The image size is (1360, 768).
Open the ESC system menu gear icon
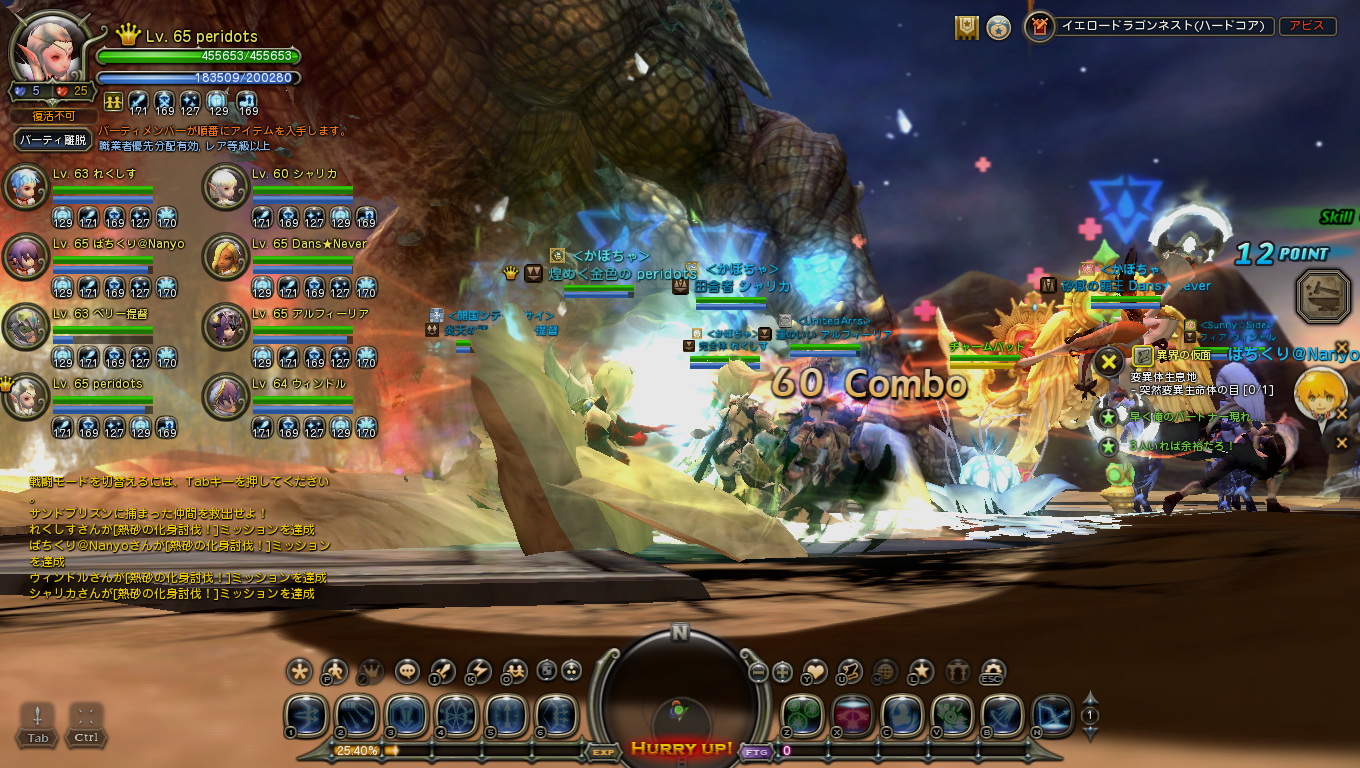(992, 671)
